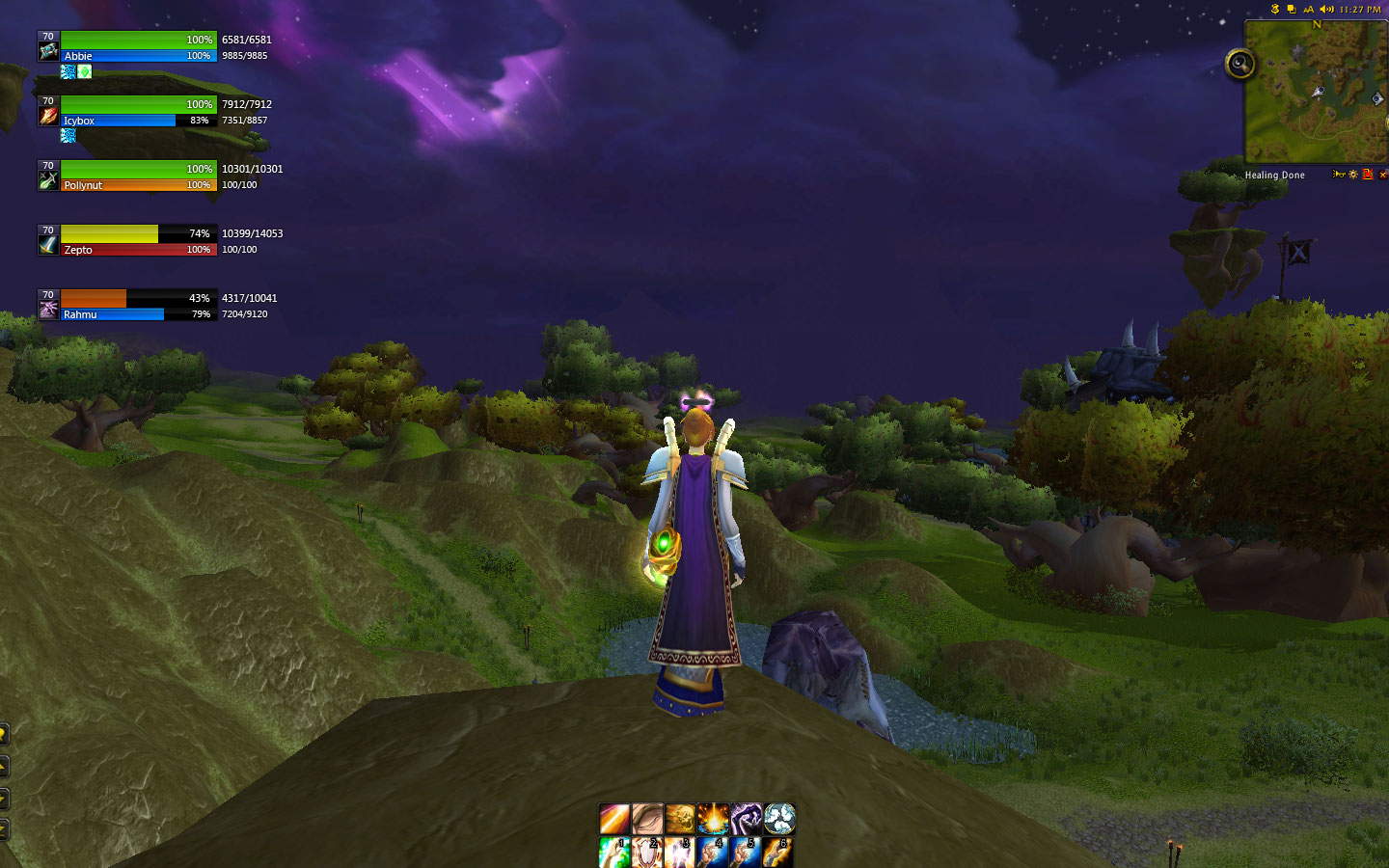Viewport: 1389px width, 868px height.
Task: Click the 11:27 PM clock
Action: tap(1360, 10)
